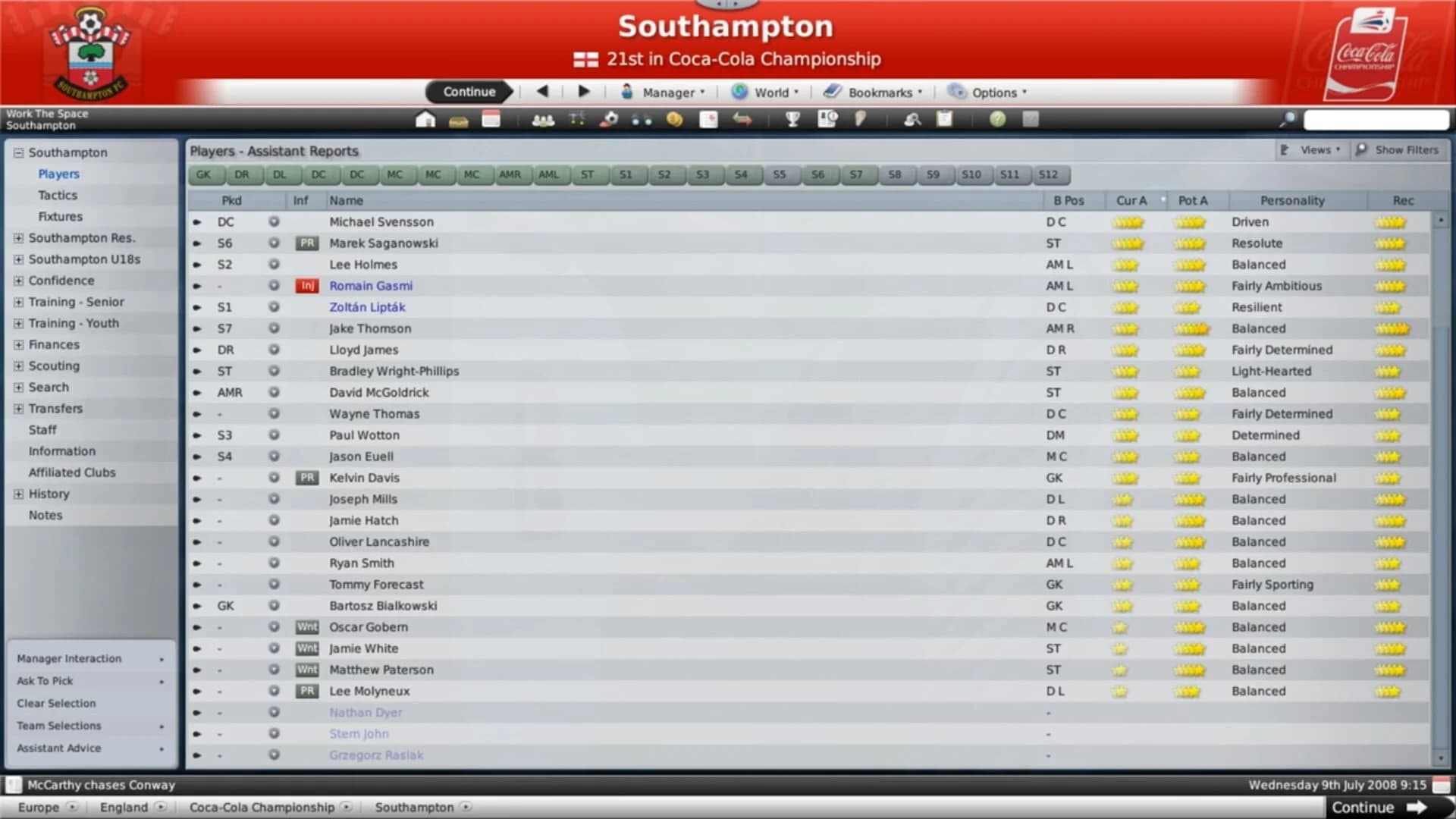Open the Options menu
The image size is (1456, 819).
(x=990, y=92)
